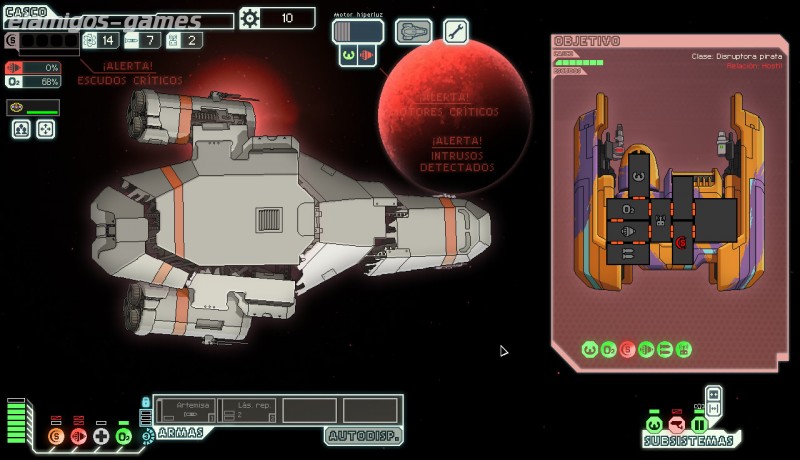This screenshot has width=800, height=460.
Task: Open all doors with the door button
Action: point(713,393)
